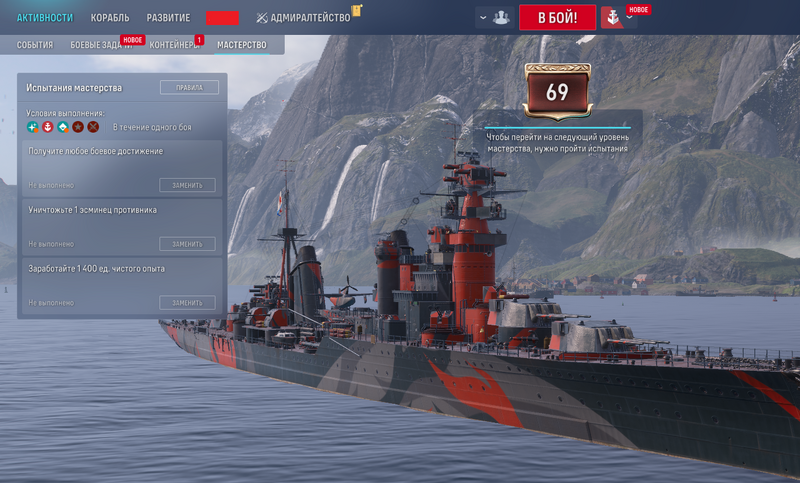Replace the destroy 1 destroyer challenge
800x483 pixels.
187,244
